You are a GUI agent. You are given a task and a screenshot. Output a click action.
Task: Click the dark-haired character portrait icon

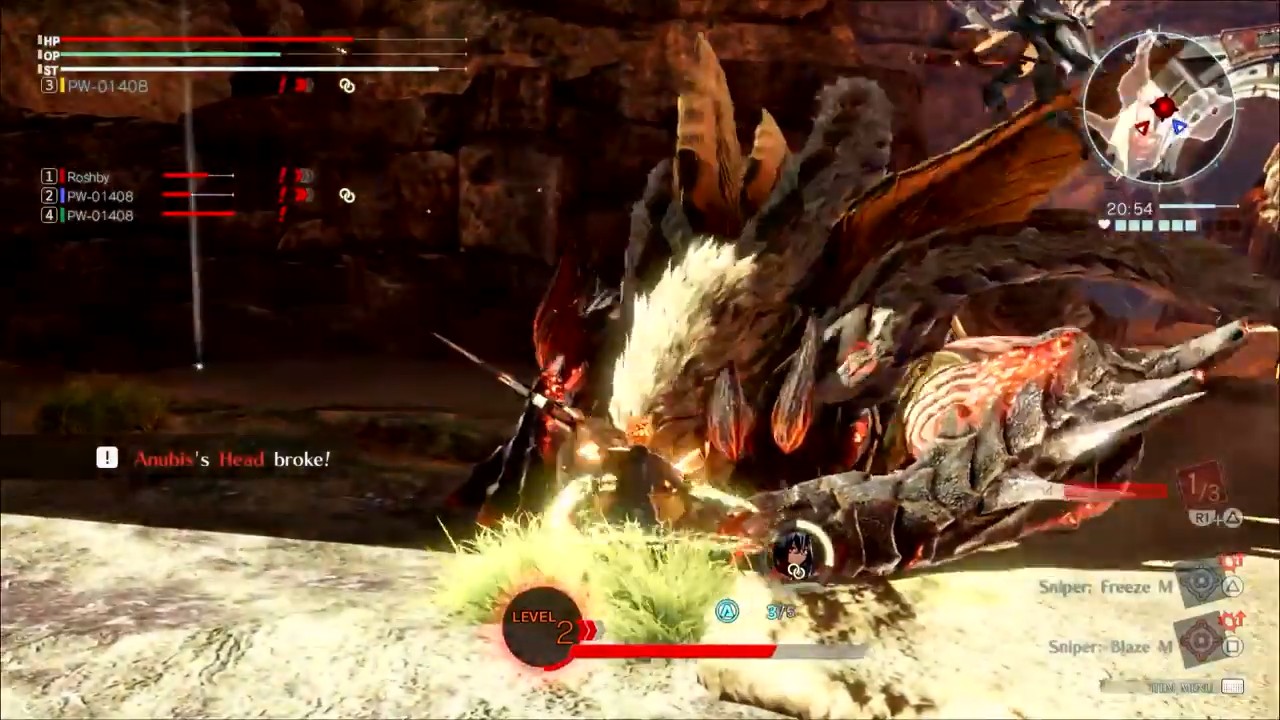click(x=798, y=549)
